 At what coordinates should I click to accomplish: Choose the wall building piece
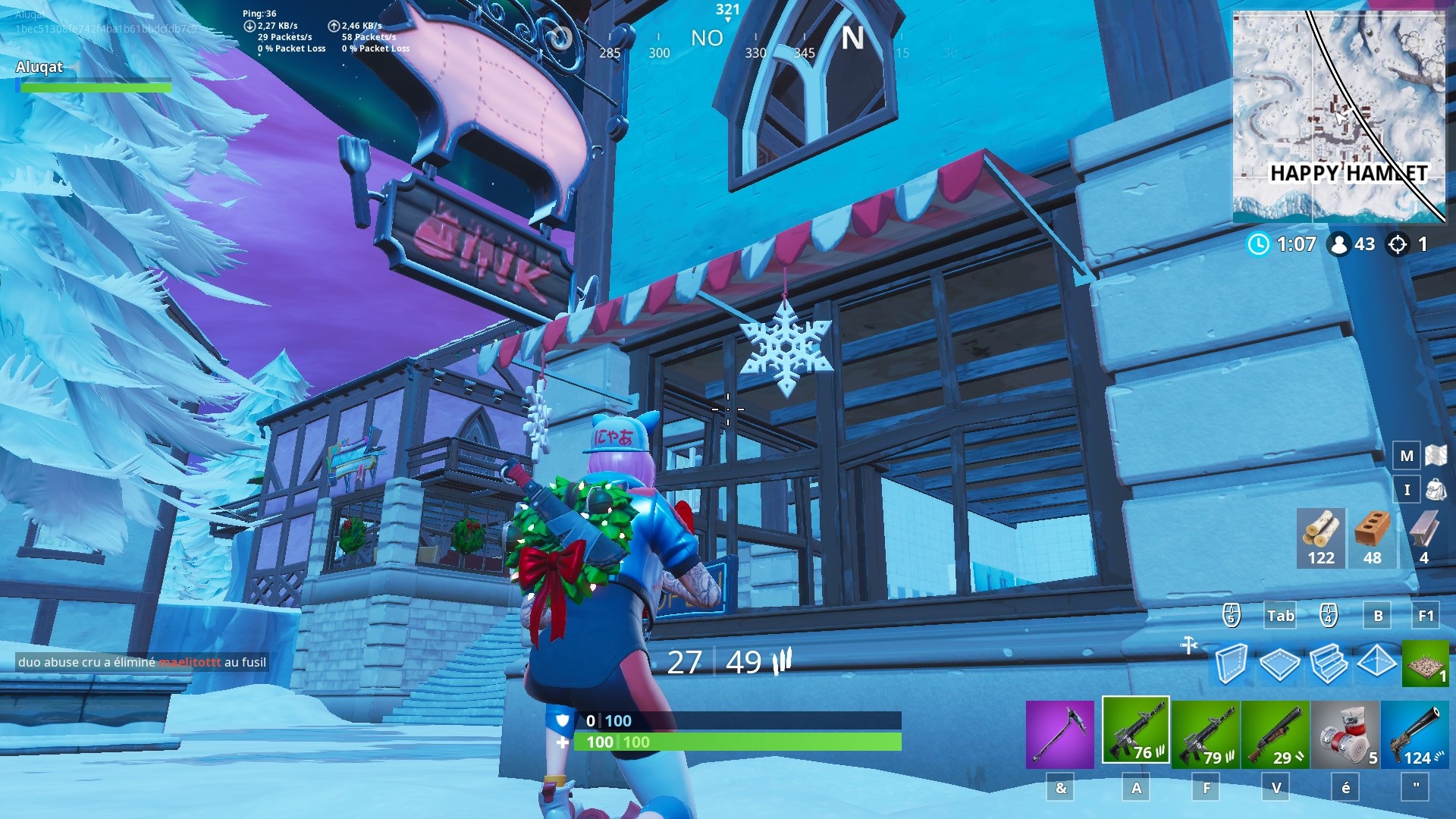coord(1230,664)
